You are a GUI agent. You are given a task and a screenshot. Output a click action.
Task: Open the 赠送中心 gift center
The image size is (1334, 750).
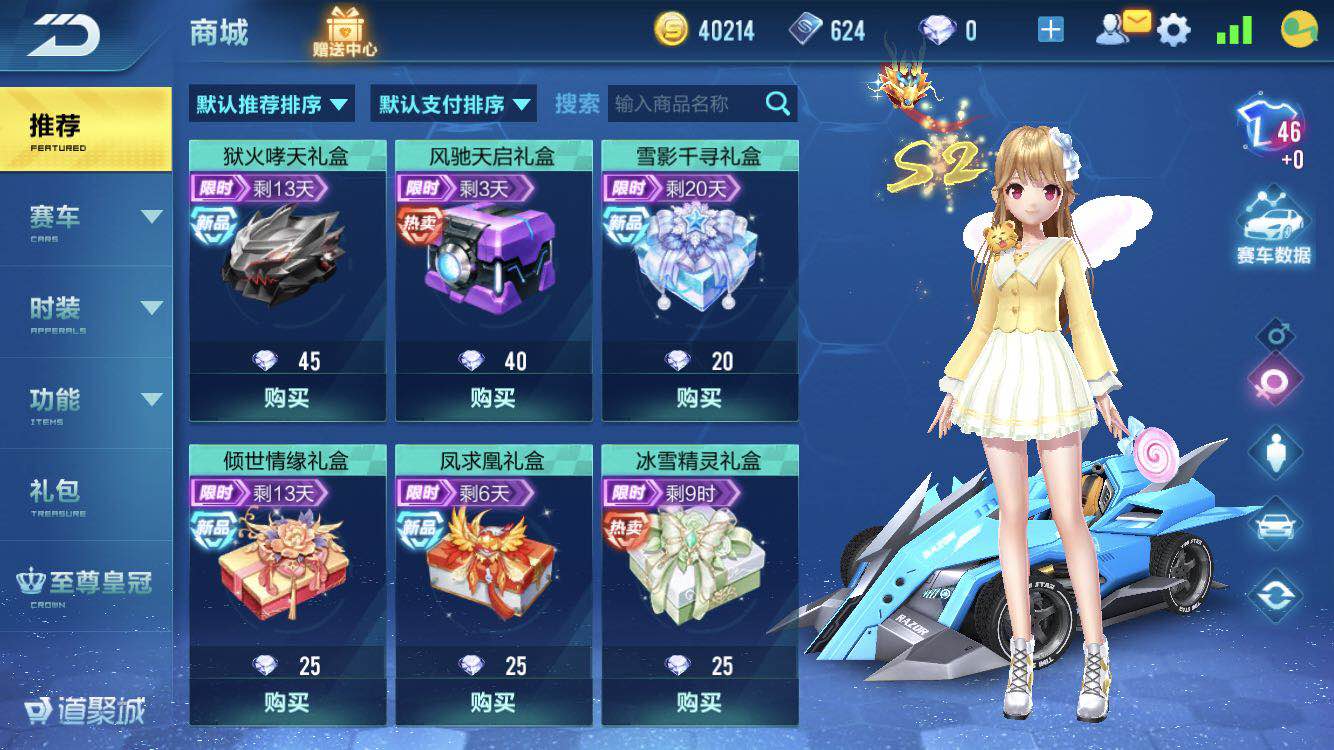pyautogui.click(x=343, y=30)
